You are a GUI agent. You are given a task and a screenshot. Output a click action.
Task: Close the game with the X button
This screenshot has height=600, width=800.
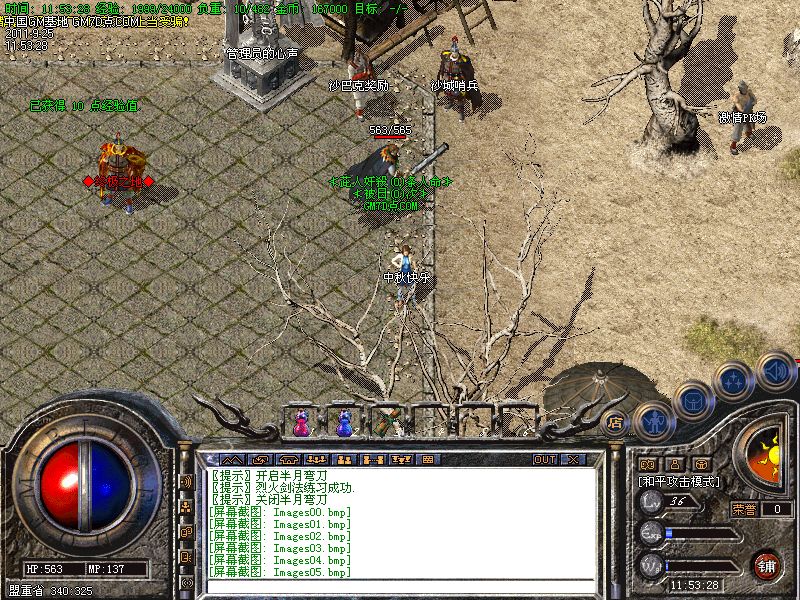(x=573, y=460)
